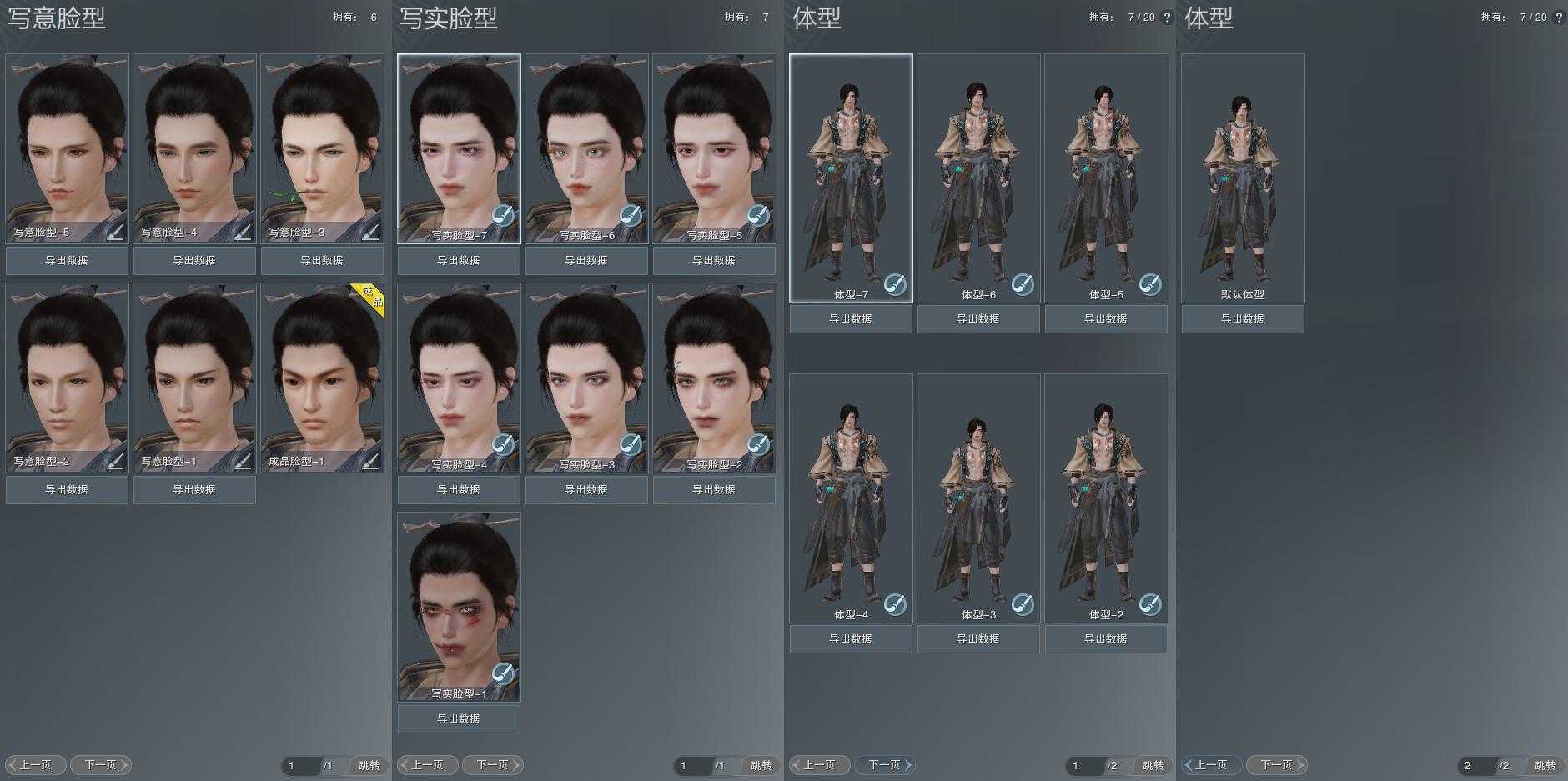Export data for 体型-5
This screenshot has width=1568, height=781.
(x=1106, y=319)
